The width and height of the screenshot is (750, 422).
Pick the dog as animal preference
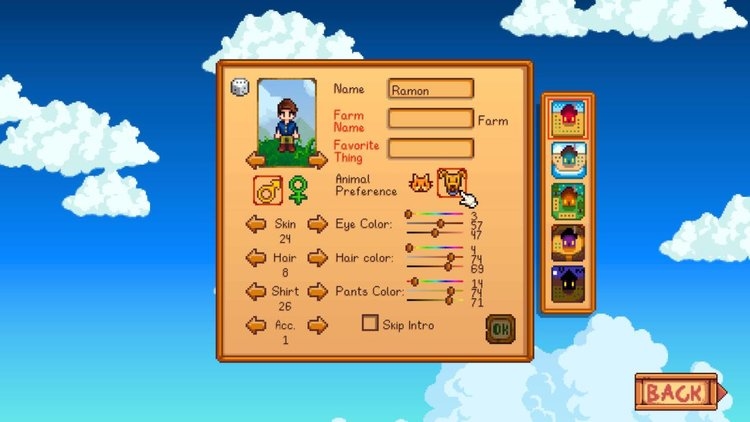[453, 182]
